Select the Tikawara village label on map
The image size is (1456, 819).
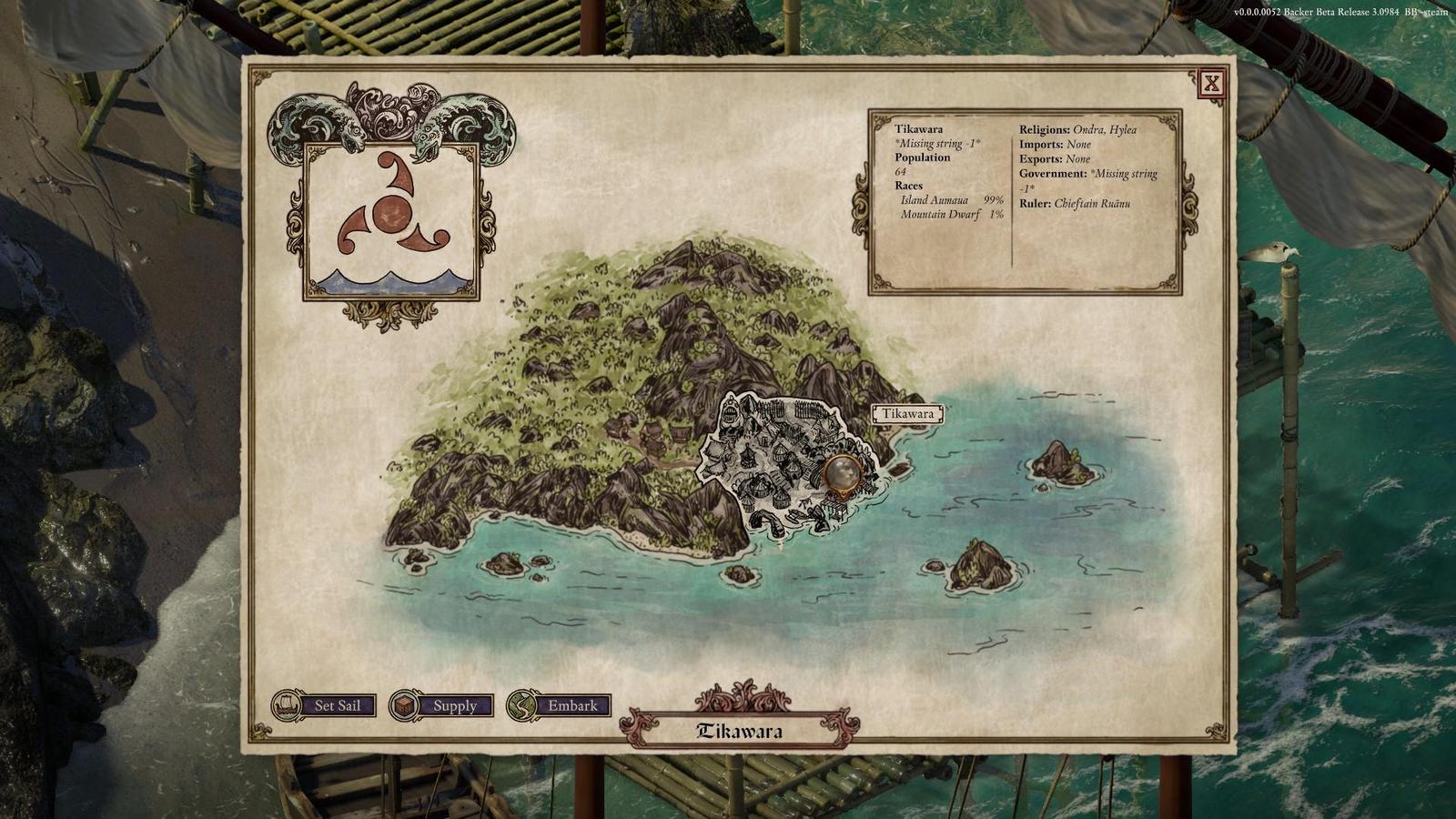907,414
